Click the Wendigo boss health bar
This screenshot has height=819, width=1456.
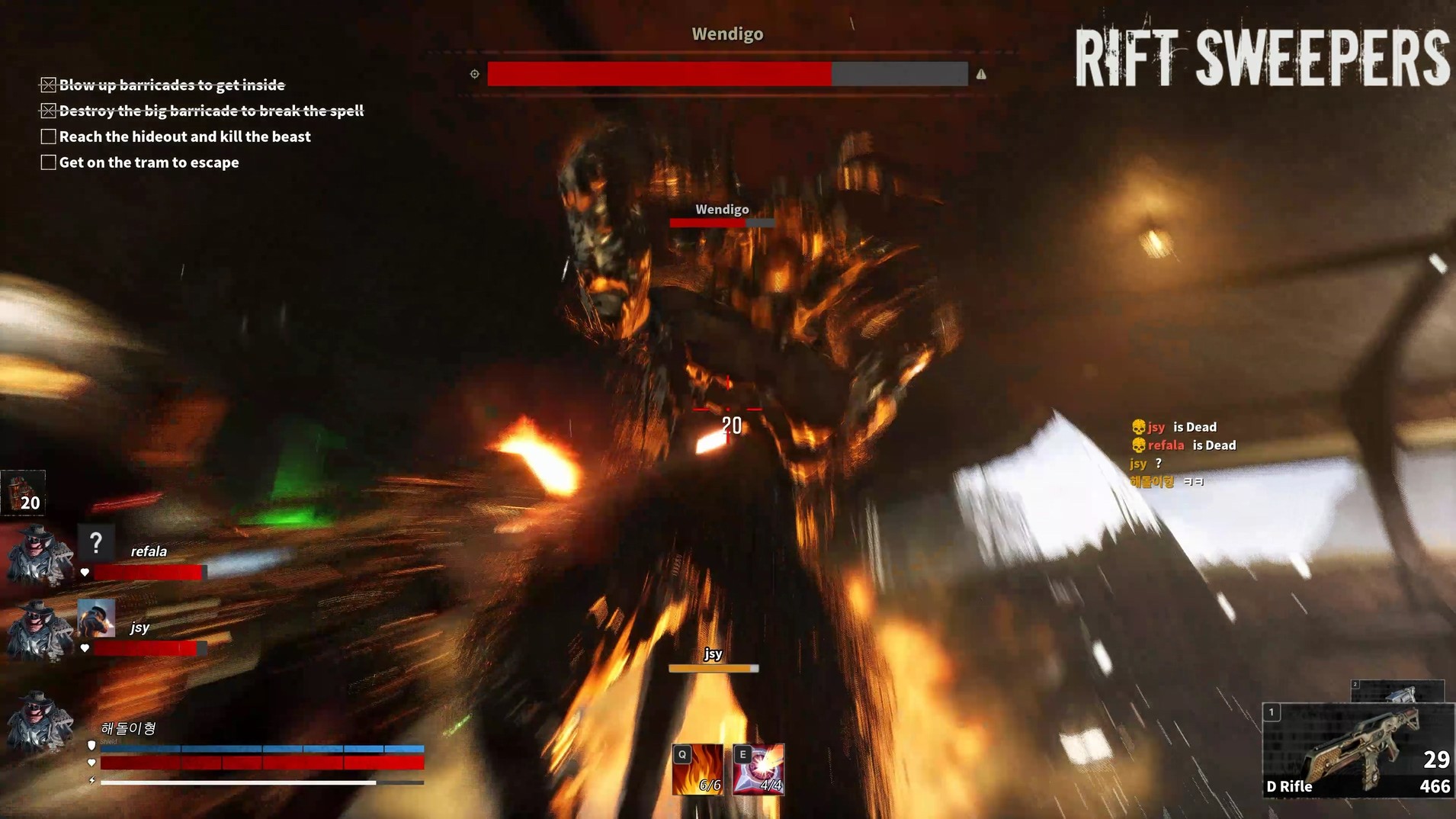[728, 75]
